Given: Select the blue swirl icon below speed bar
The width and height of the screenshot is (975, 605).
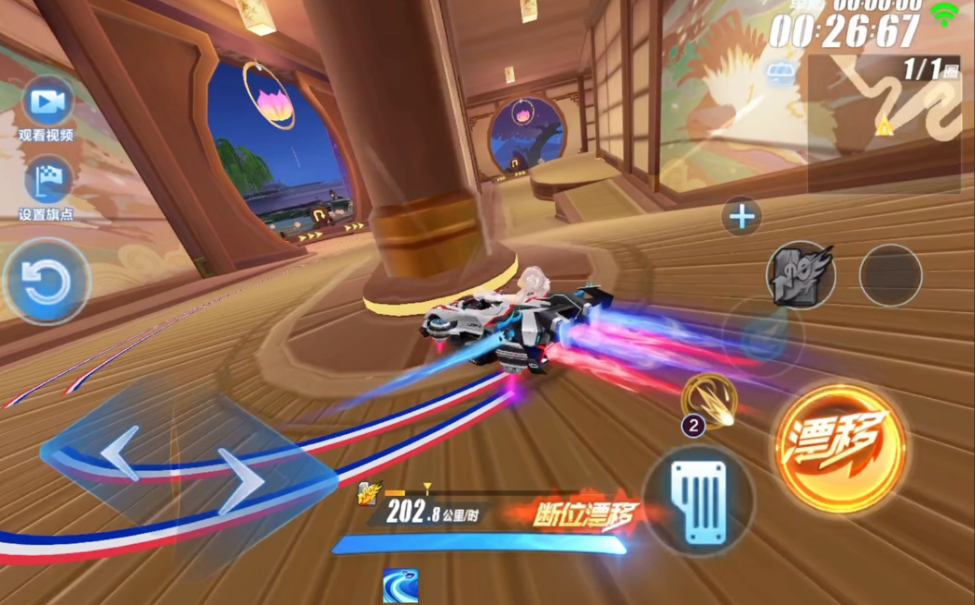Looking at the screenshot, I should [400, 586].
